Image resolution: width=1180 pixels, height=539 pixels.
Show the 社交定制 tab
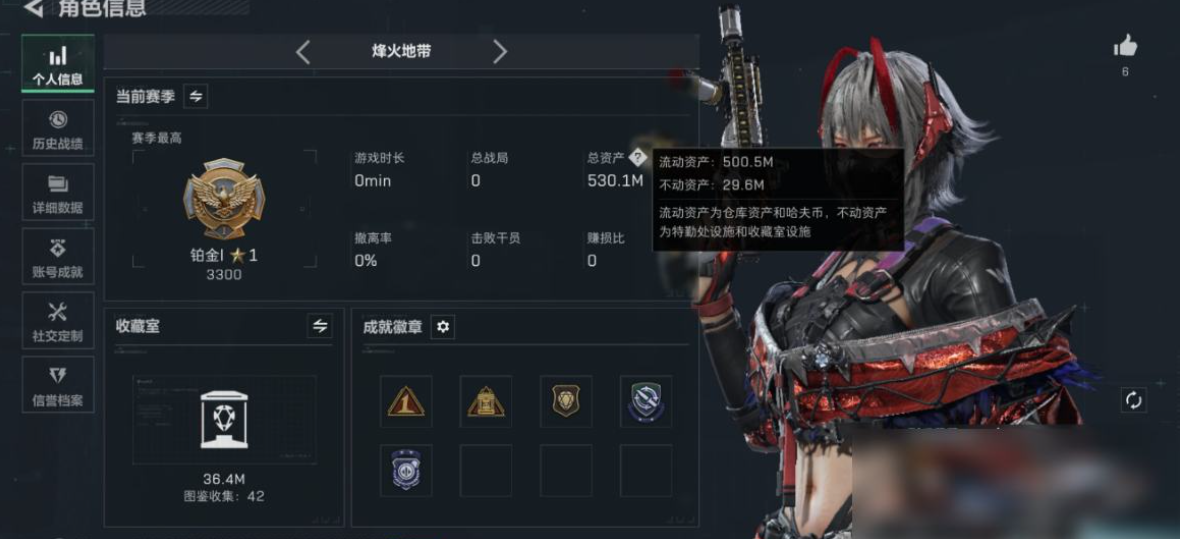tap(58, 321)
